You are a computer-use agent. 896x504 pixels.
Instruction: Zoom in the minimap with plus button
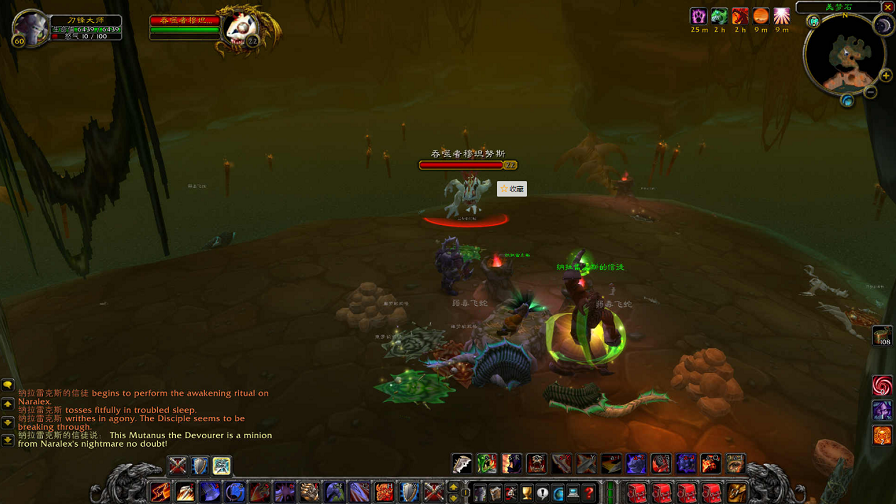click(x=886, y=75)
